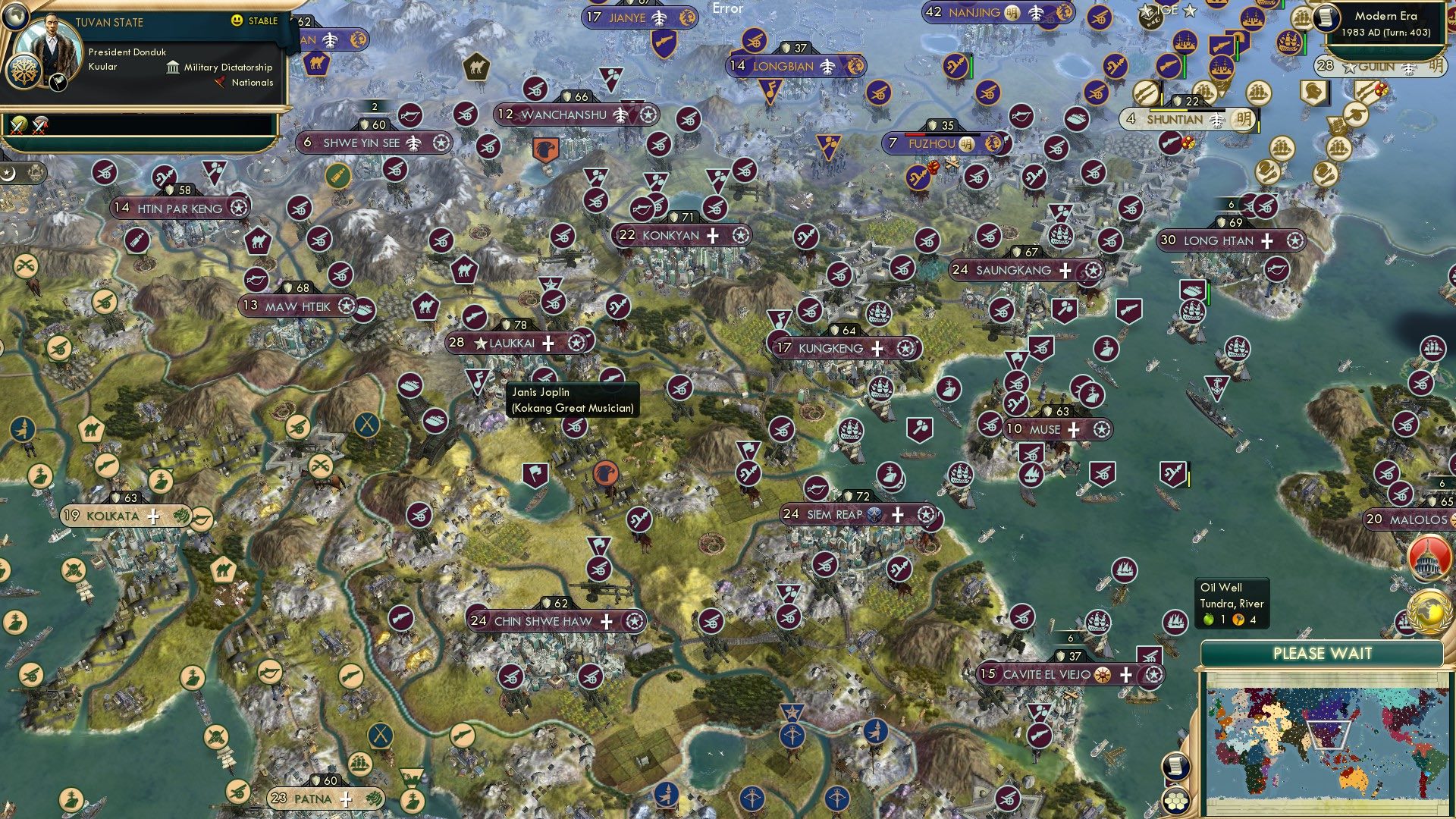Toggle the circled star on the LAUKKAI city banner

coord(578,343)
